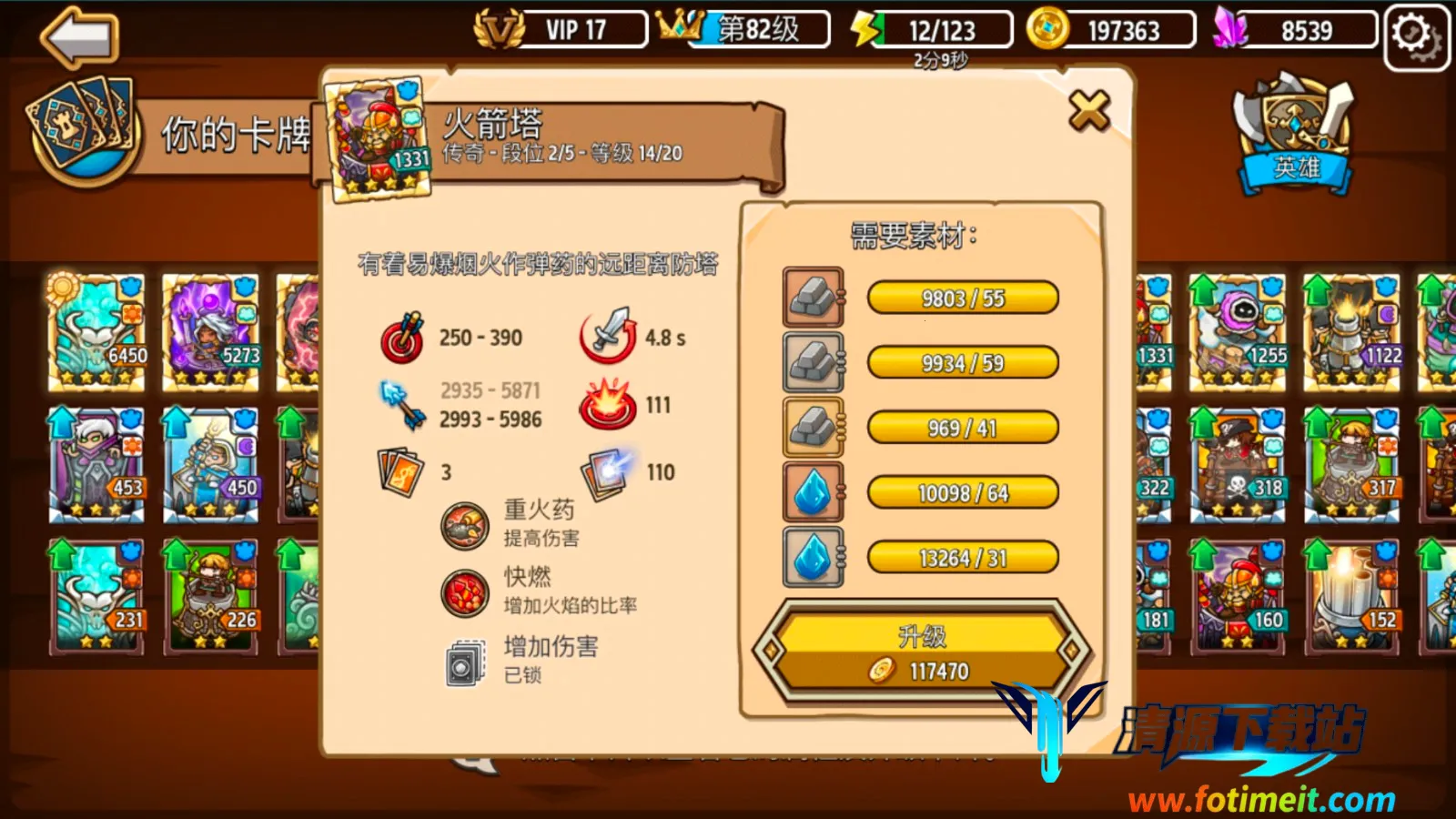The height and width of the screenshot is (819, 1456).
Task: Select the 重火药 gunpowder skill icon
Action: tap(465, 523)
